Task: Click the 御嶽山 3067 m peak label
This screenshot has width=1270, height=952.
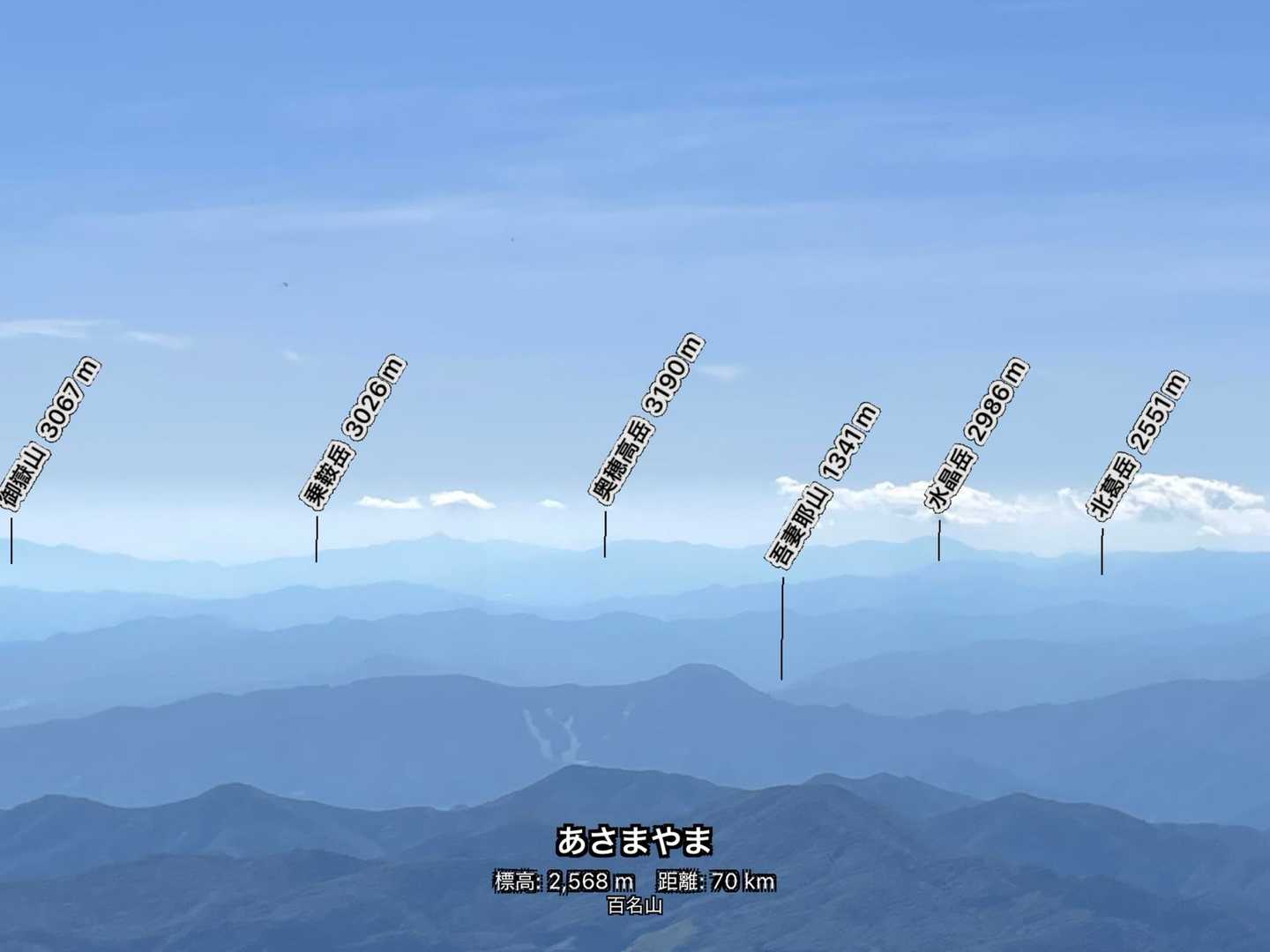Action: [49, 434]
